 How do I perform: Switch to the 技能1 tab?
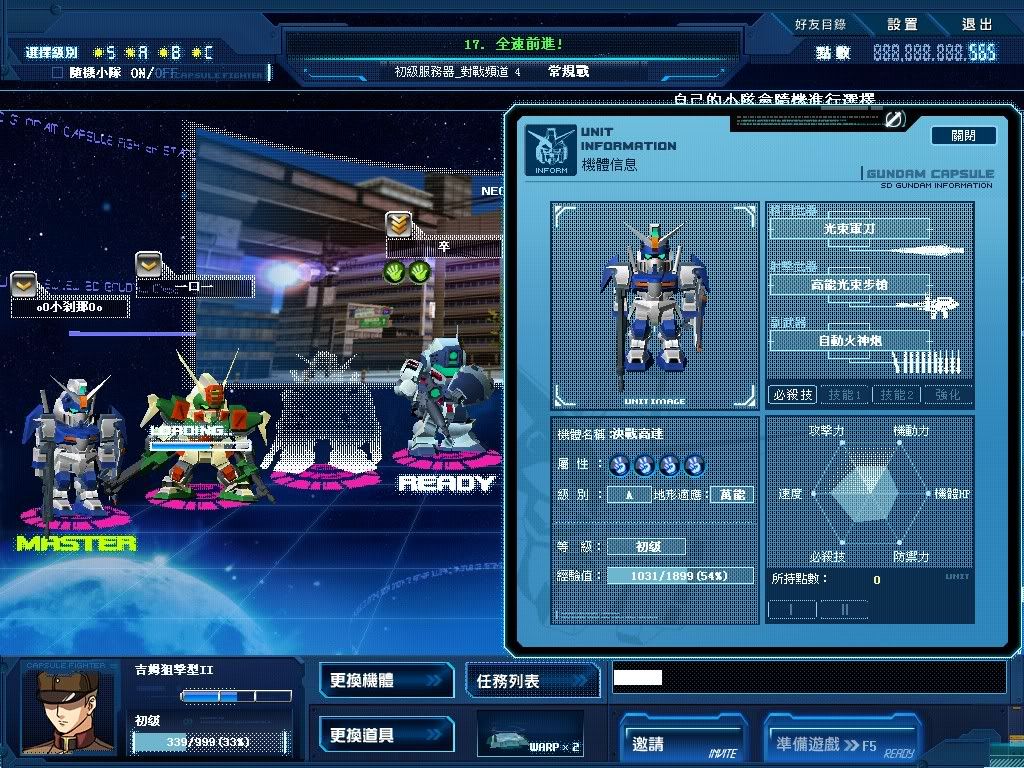coord(844,395)
